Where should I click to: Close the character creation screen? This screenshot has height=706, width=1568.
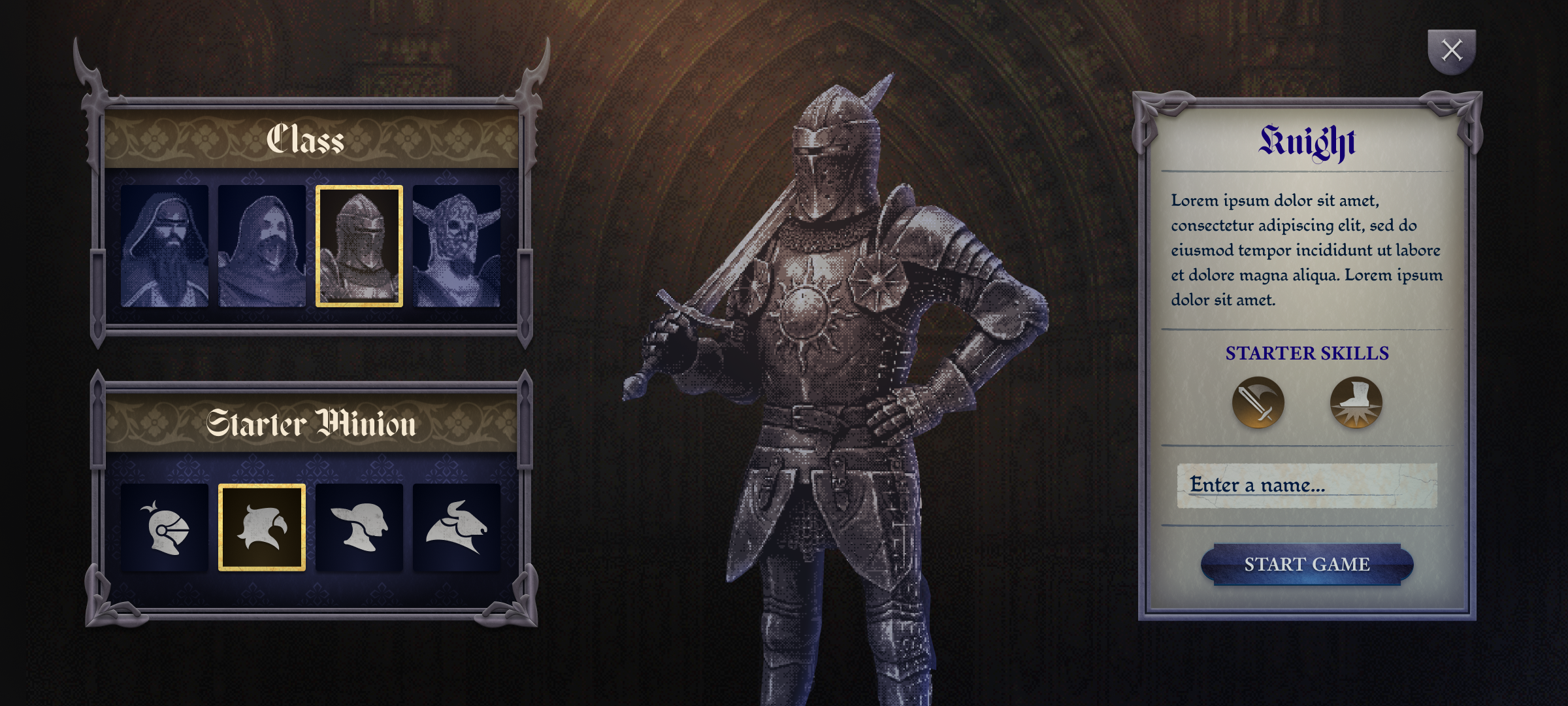(x=1451, y=50)
